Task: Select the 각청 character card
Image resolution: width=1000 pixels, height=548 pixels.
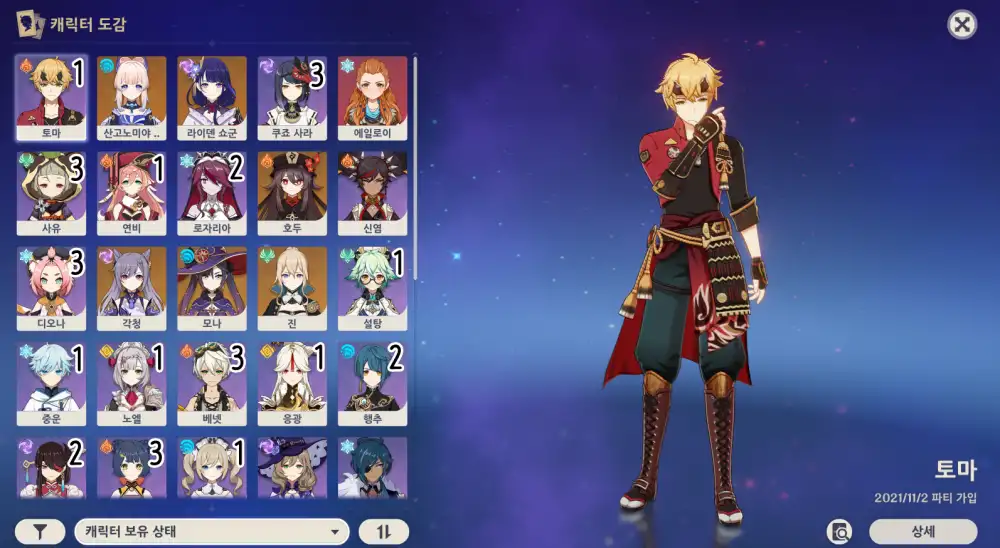Action: [x=132, y=289]
